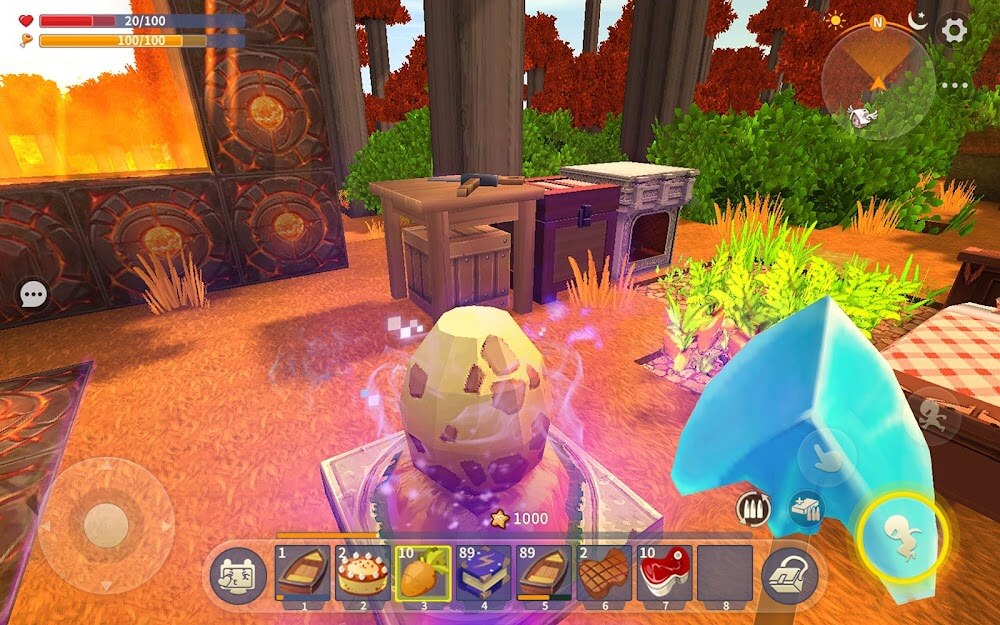Toggle the running figure sprint button

pyautogui.click(x=936, y=416)
